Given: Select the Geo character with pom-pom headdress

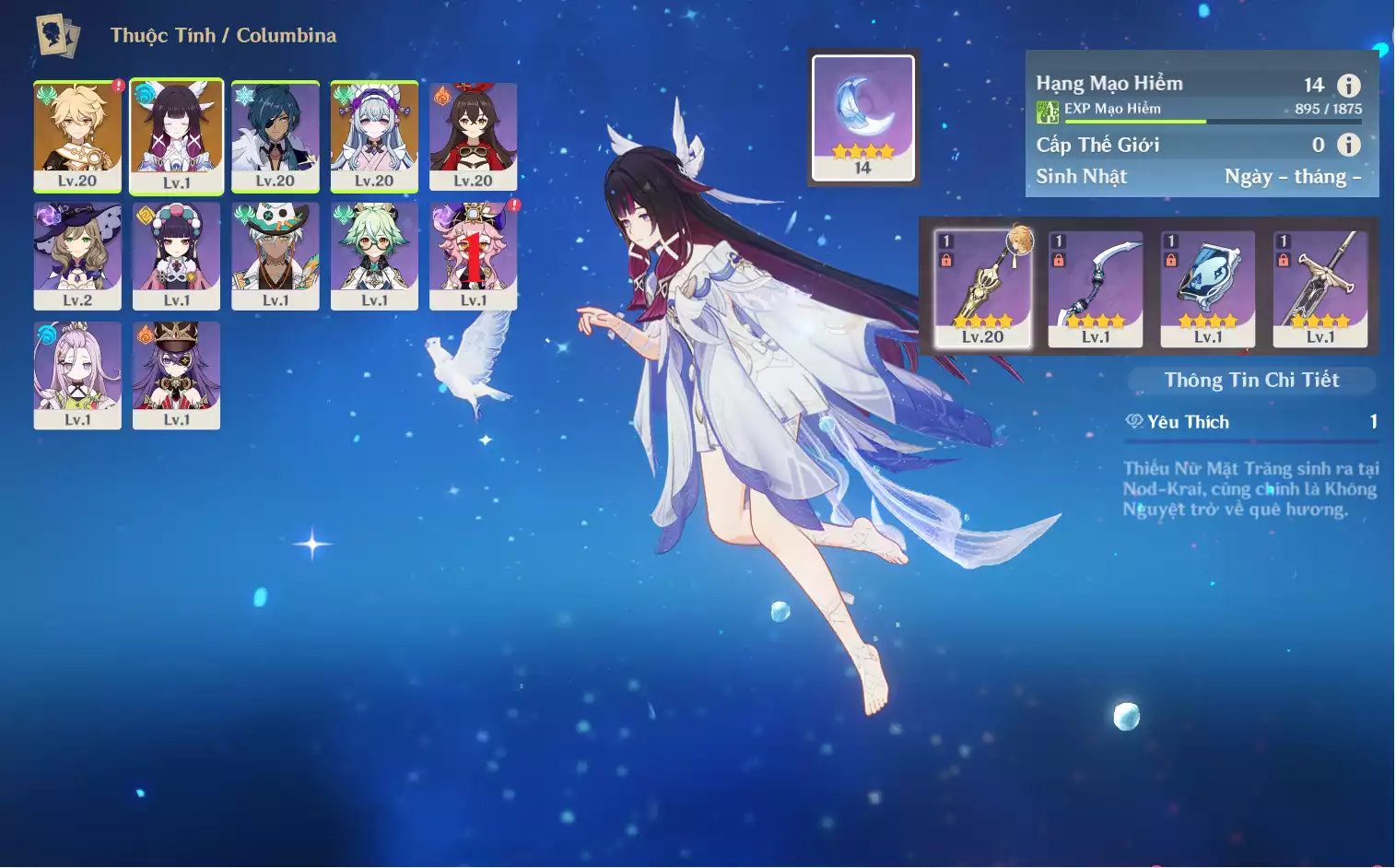Looking at the screenshot, I should click(x=176, y=255).
